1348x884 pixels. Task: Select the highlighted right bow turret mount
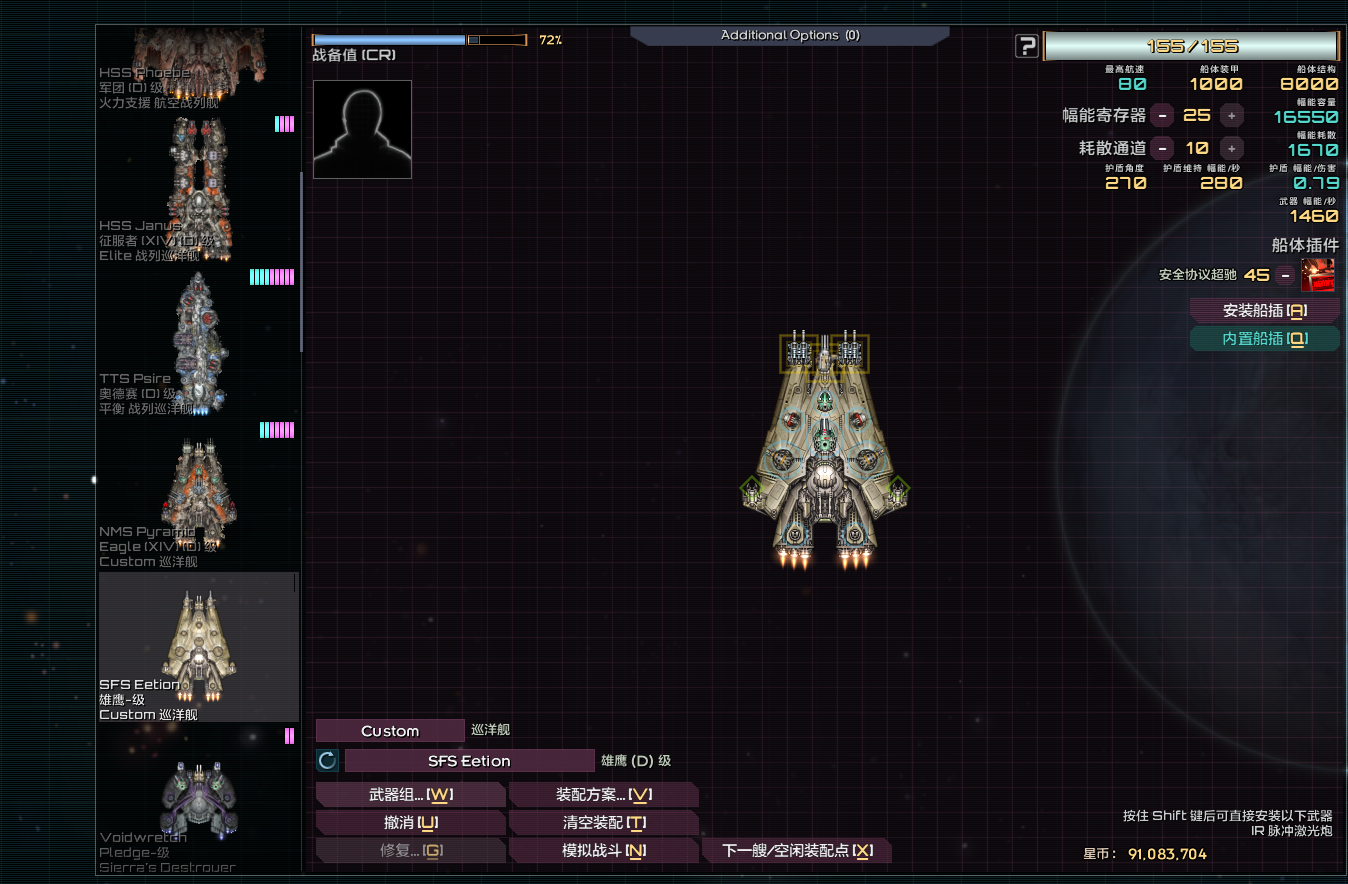[x=852, y=352]
